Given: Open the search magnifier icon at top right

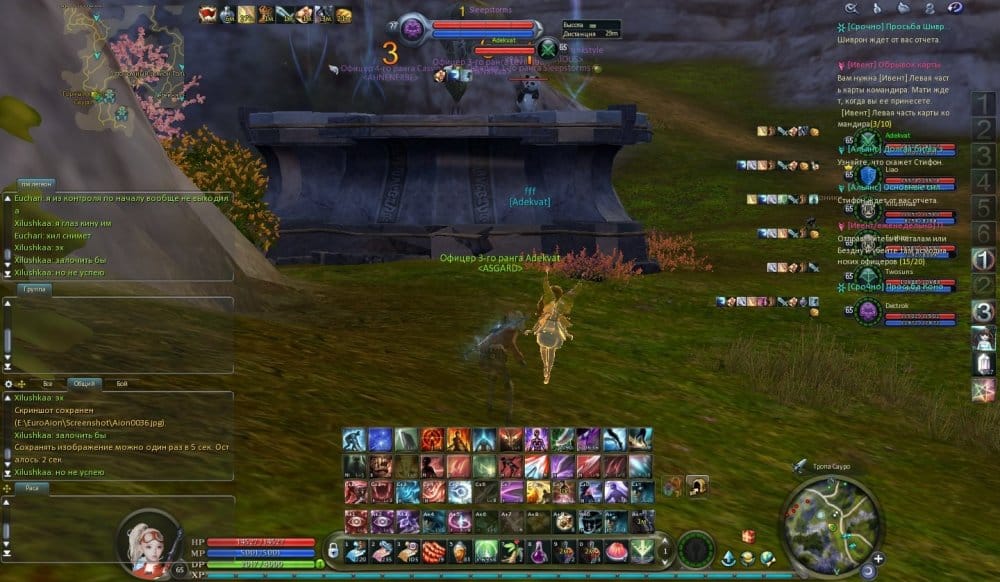Looking at the screenshot, I should pos(852,8).
